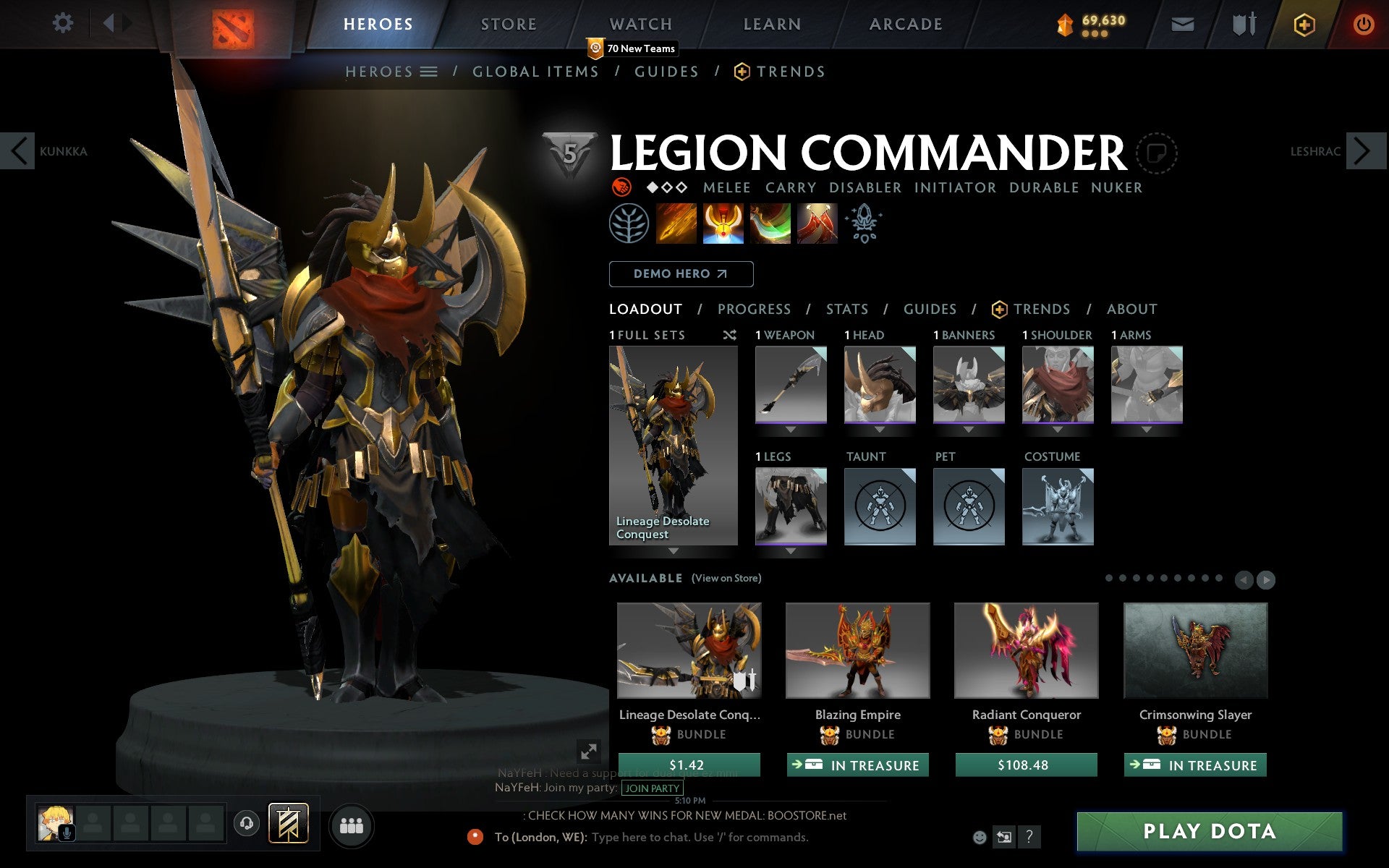Switch to the Progress tab
This screenshot has width=1389, height=868.
click(x=754, y=309)
